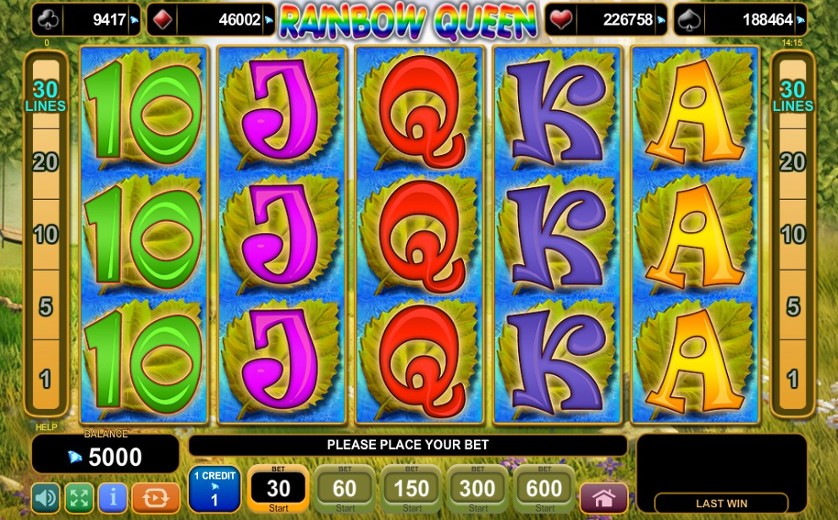Open the Help link
Viewport: 838px width, 520px height.
coord(46,427)
